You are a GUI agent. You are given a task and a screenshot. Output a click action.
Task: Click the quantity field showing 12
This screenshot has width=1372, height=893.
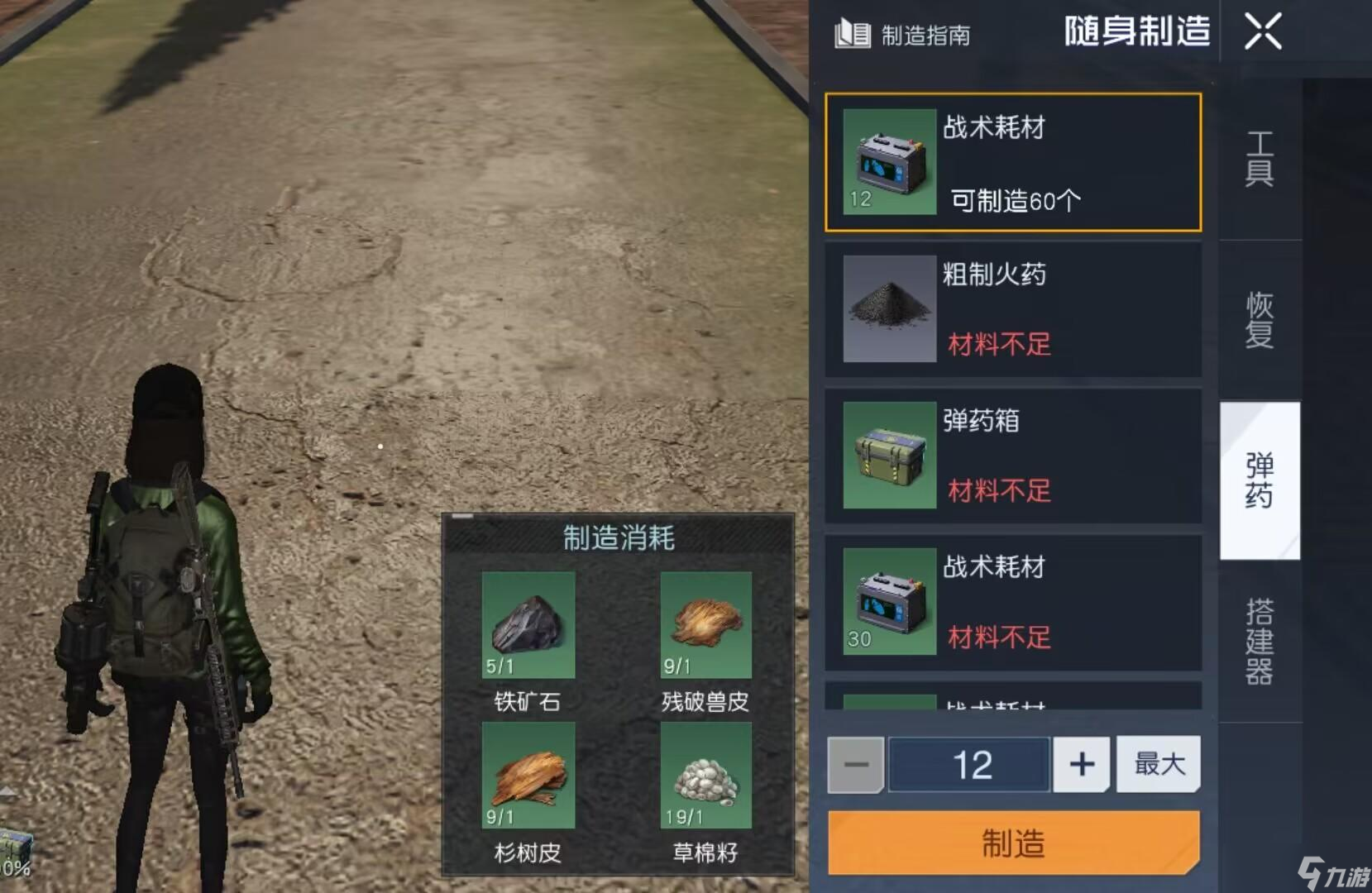(x=968, y=764)
